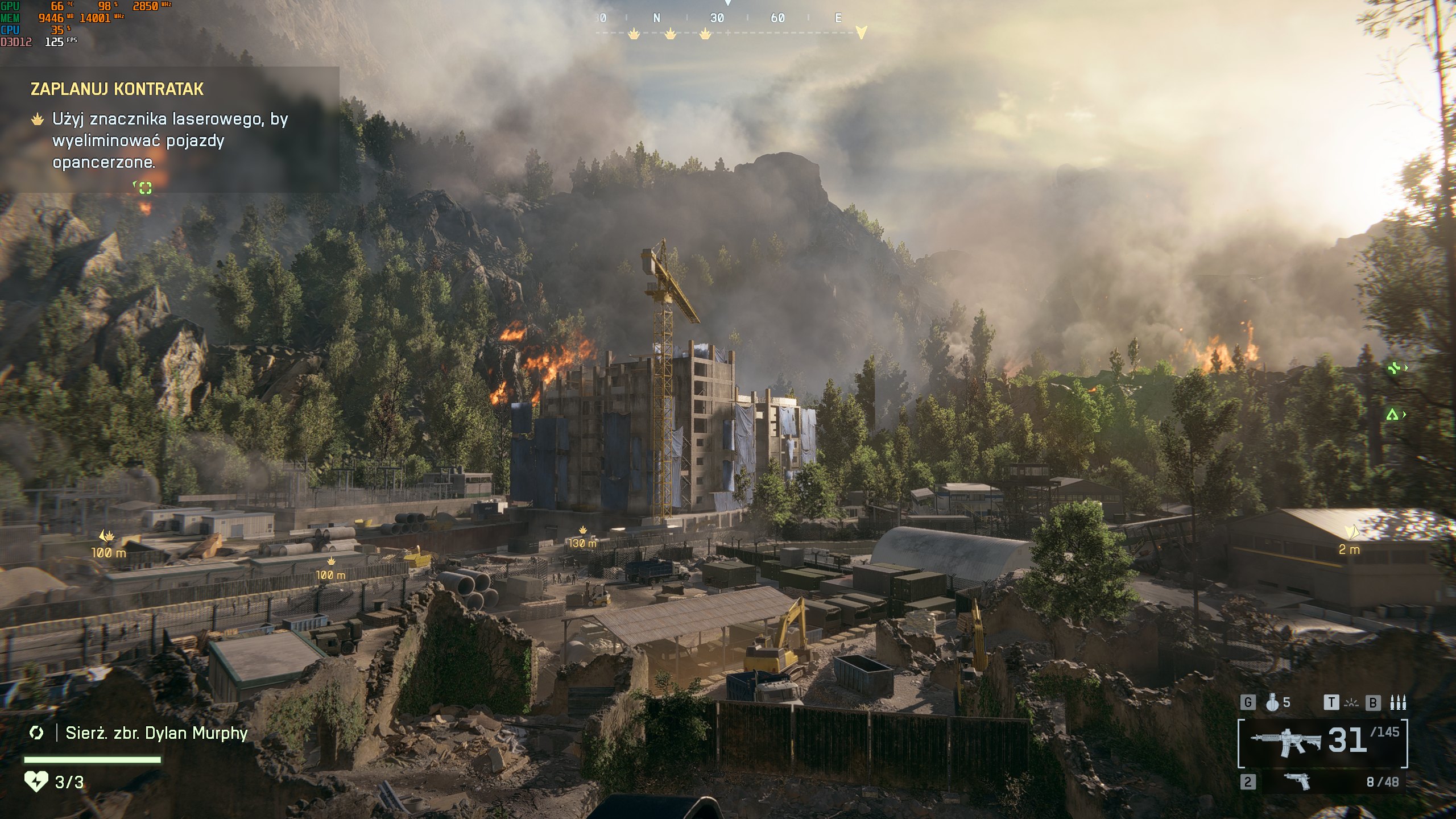
Task: Select Sierż. zbr. Dylan Murphy nameplate
Action: tap(156, 733)
